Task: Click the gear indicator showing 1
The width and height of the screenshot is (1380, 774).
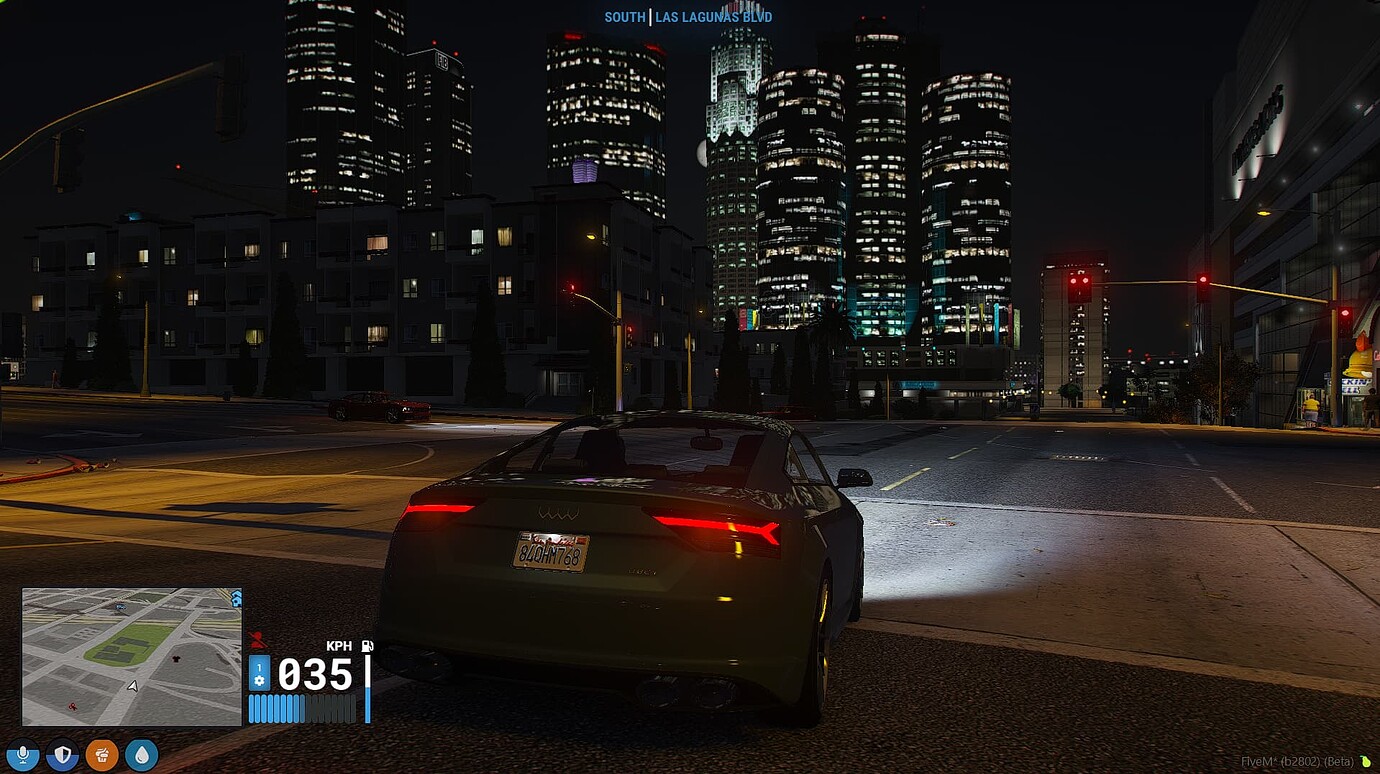Action: pos(259,667)
